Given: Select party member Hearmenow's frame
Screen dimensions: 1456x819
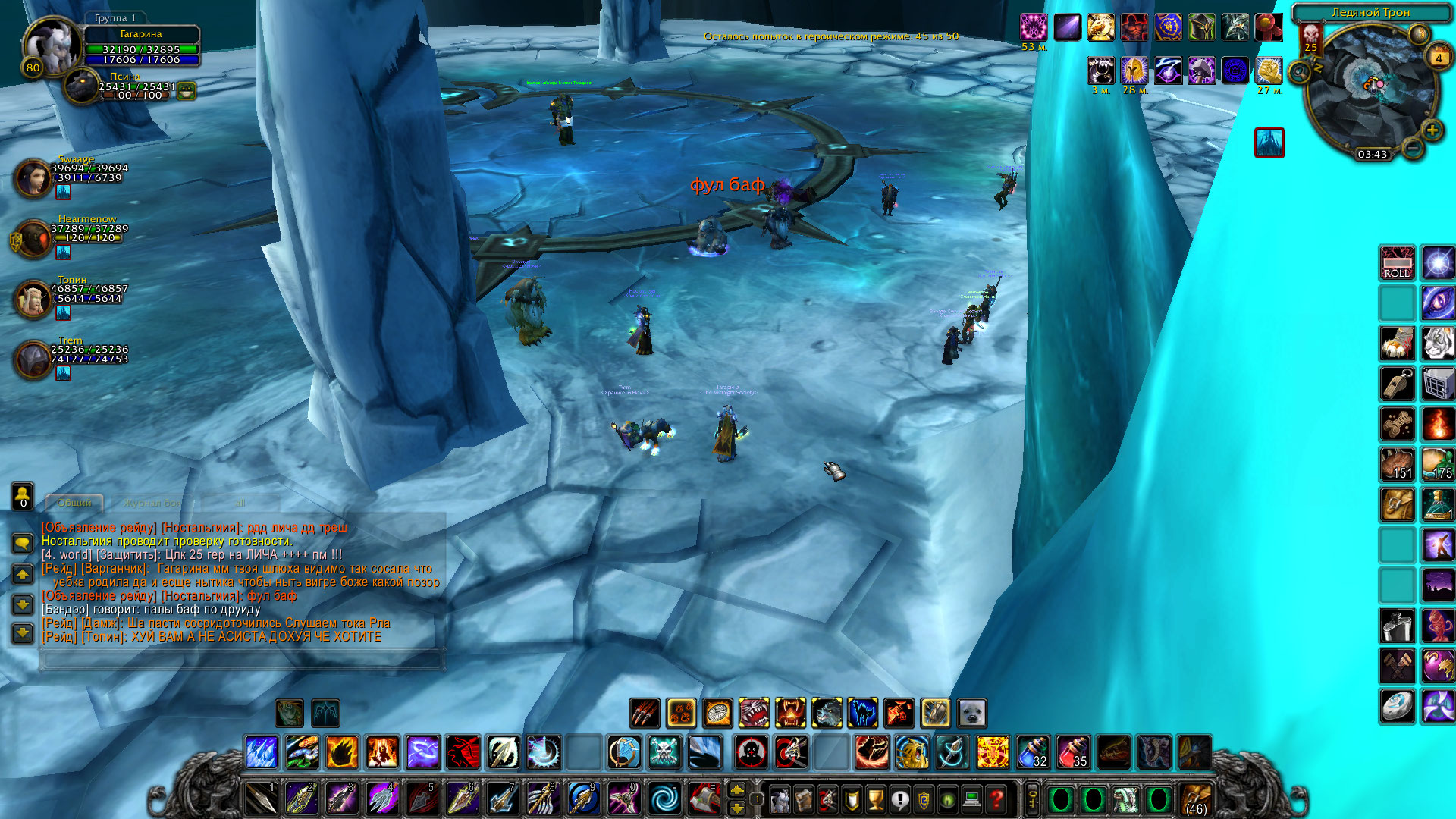Looking at the screenshot, I should click(33, 239).
